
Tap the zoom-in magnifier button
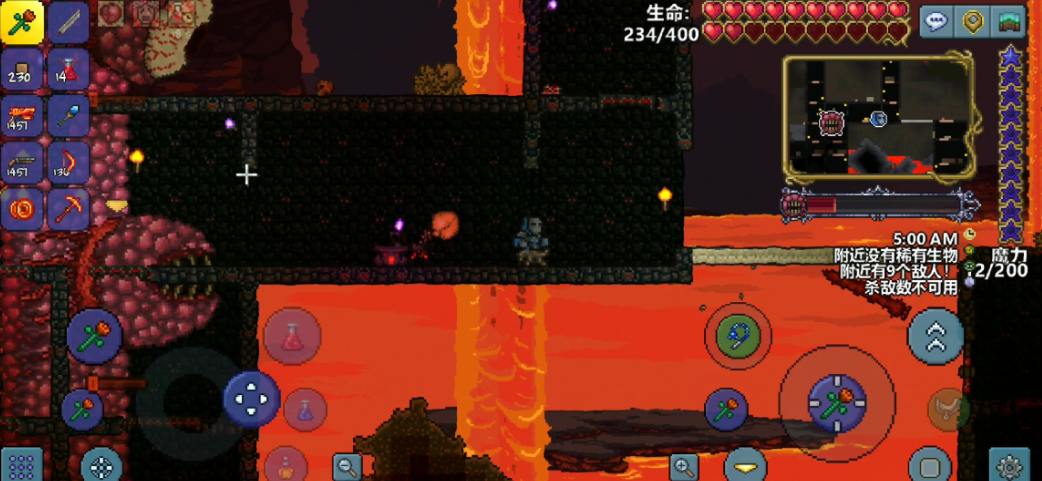[685, 465]
